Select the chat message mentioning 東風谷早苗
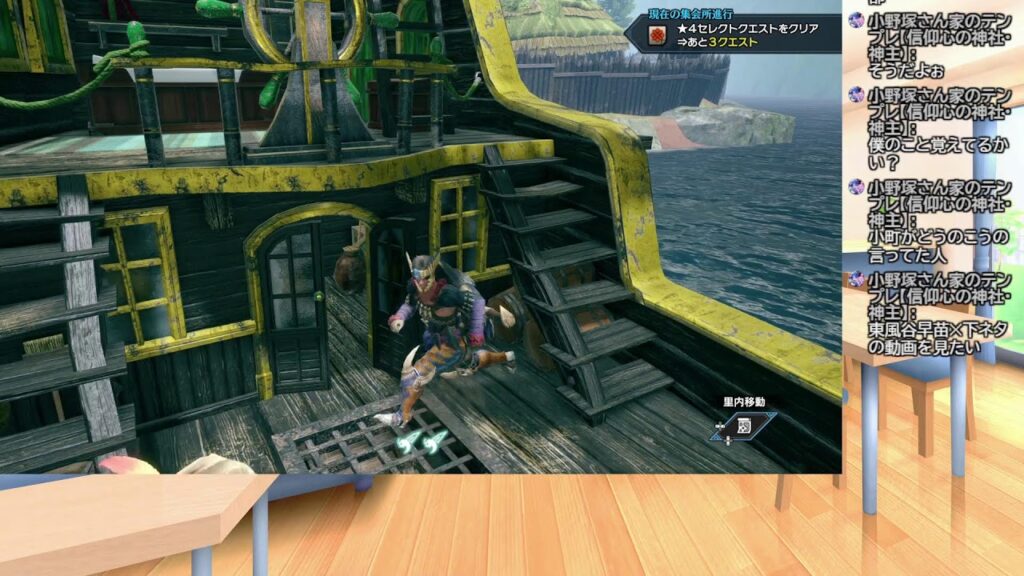This screenshot has height=576, width=1024. click(939, 330)
